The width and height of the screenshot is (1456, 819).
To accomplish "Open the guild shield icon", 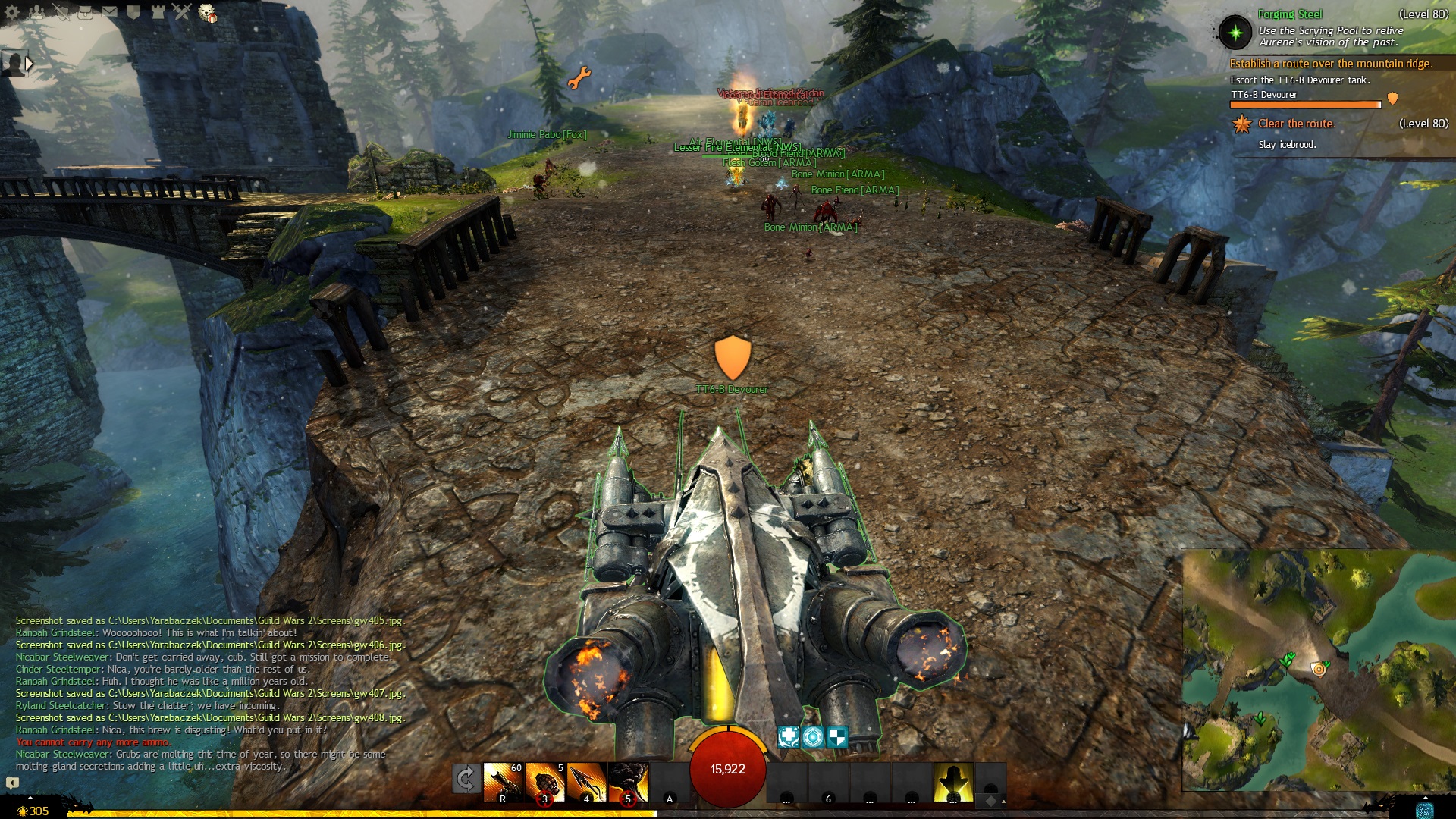I will pyautogui.click(x=133, y=12).
